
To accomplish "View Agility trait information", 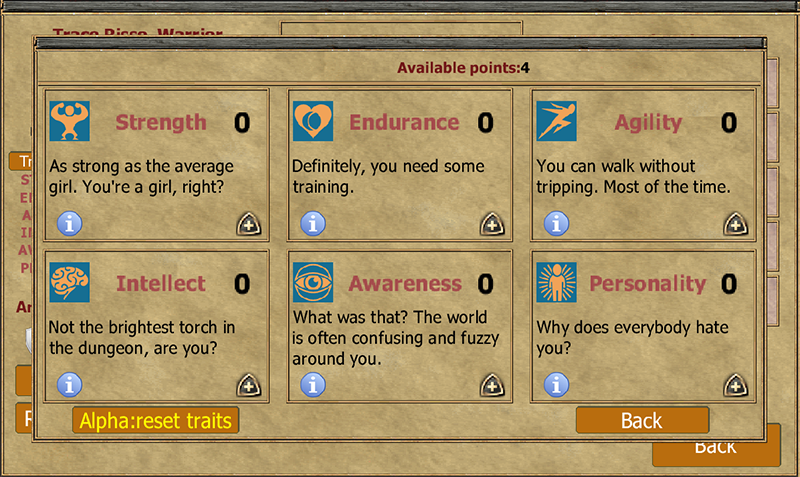I will (557, 223).
